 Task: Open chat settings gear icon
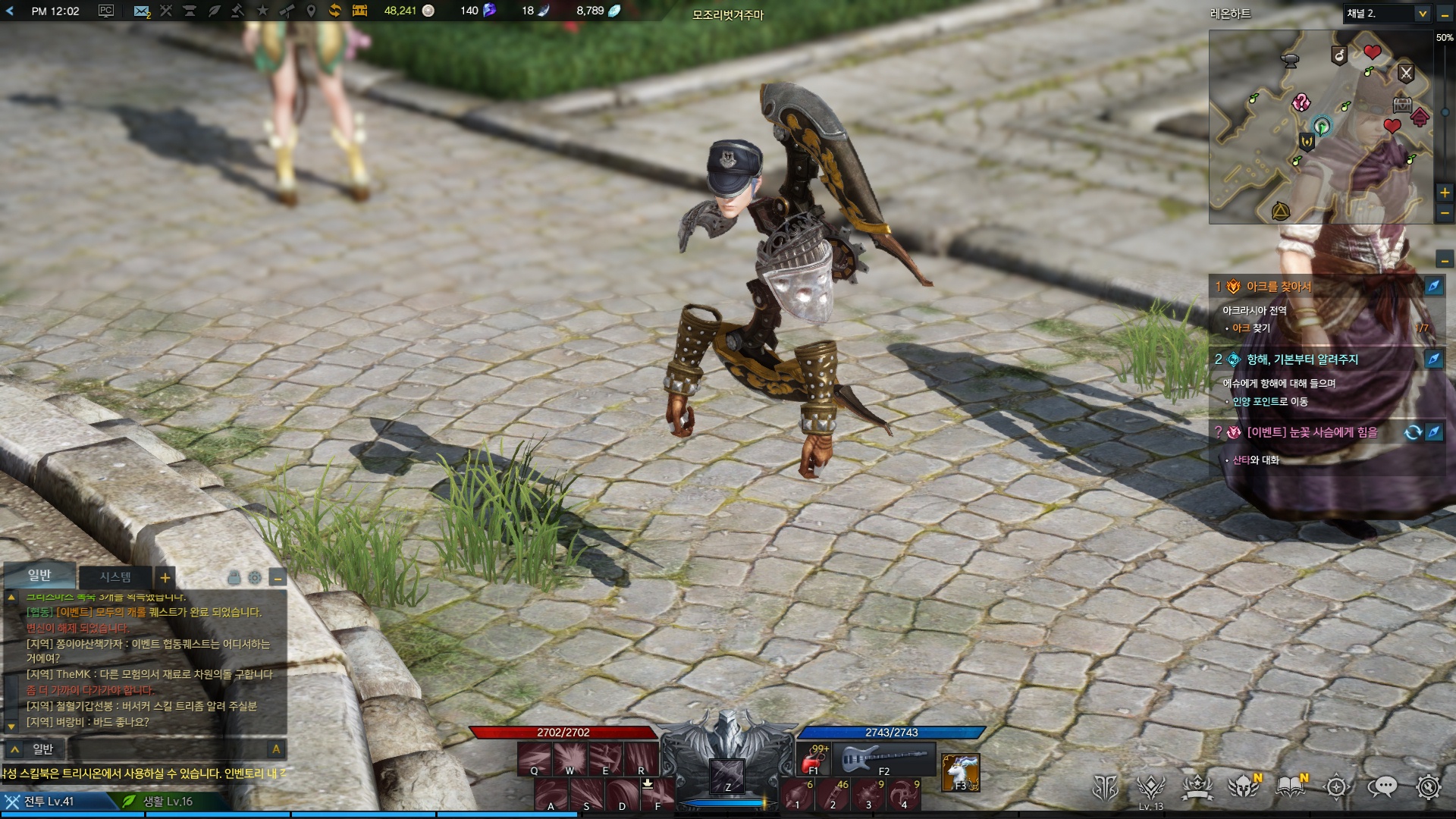pos(255,578)
